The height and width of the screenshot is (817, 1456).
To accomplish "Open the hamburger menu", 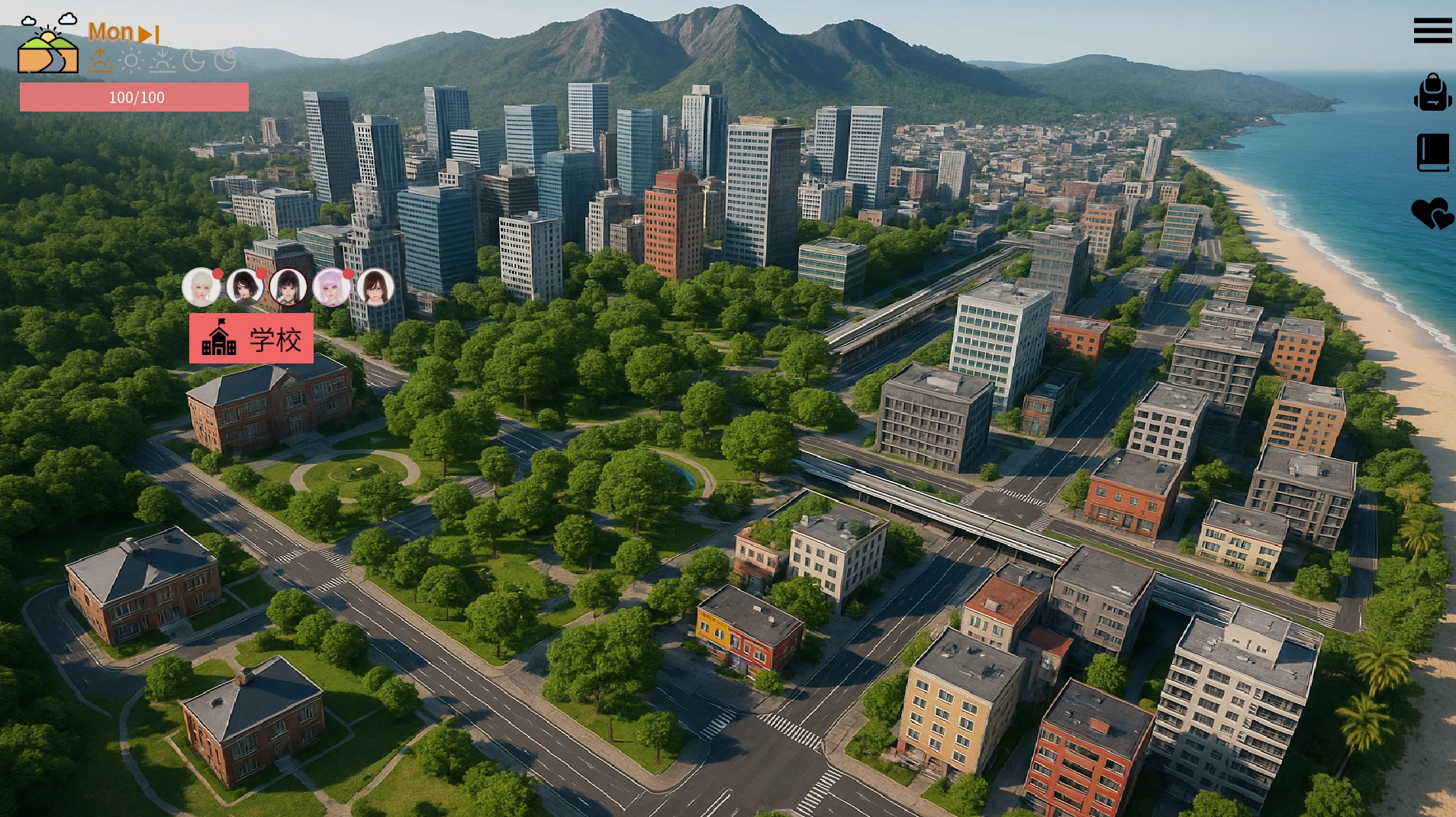I will point(1432,31).
